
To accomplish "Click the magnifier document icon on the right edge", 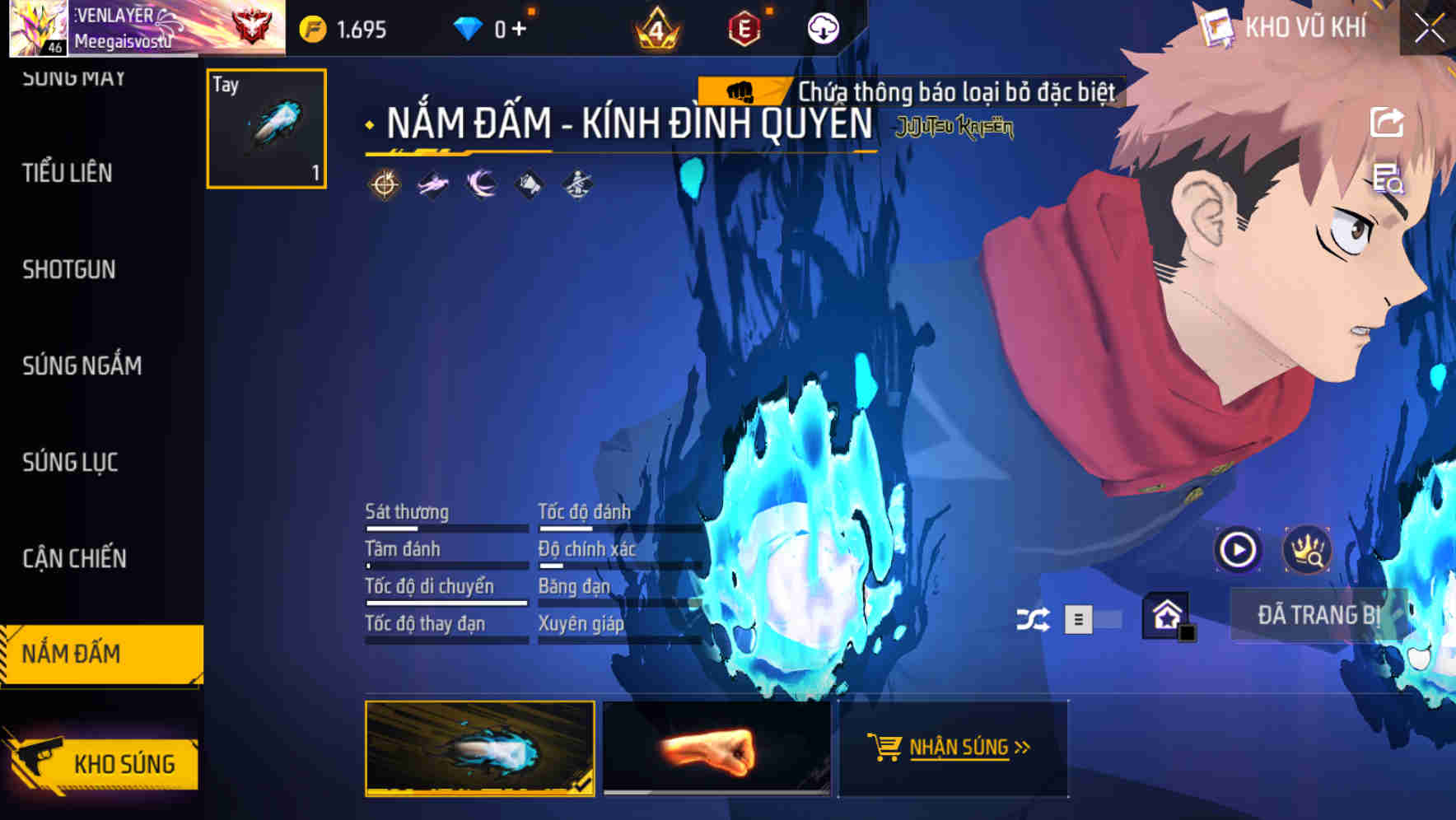I will [x=1389, y=181].
